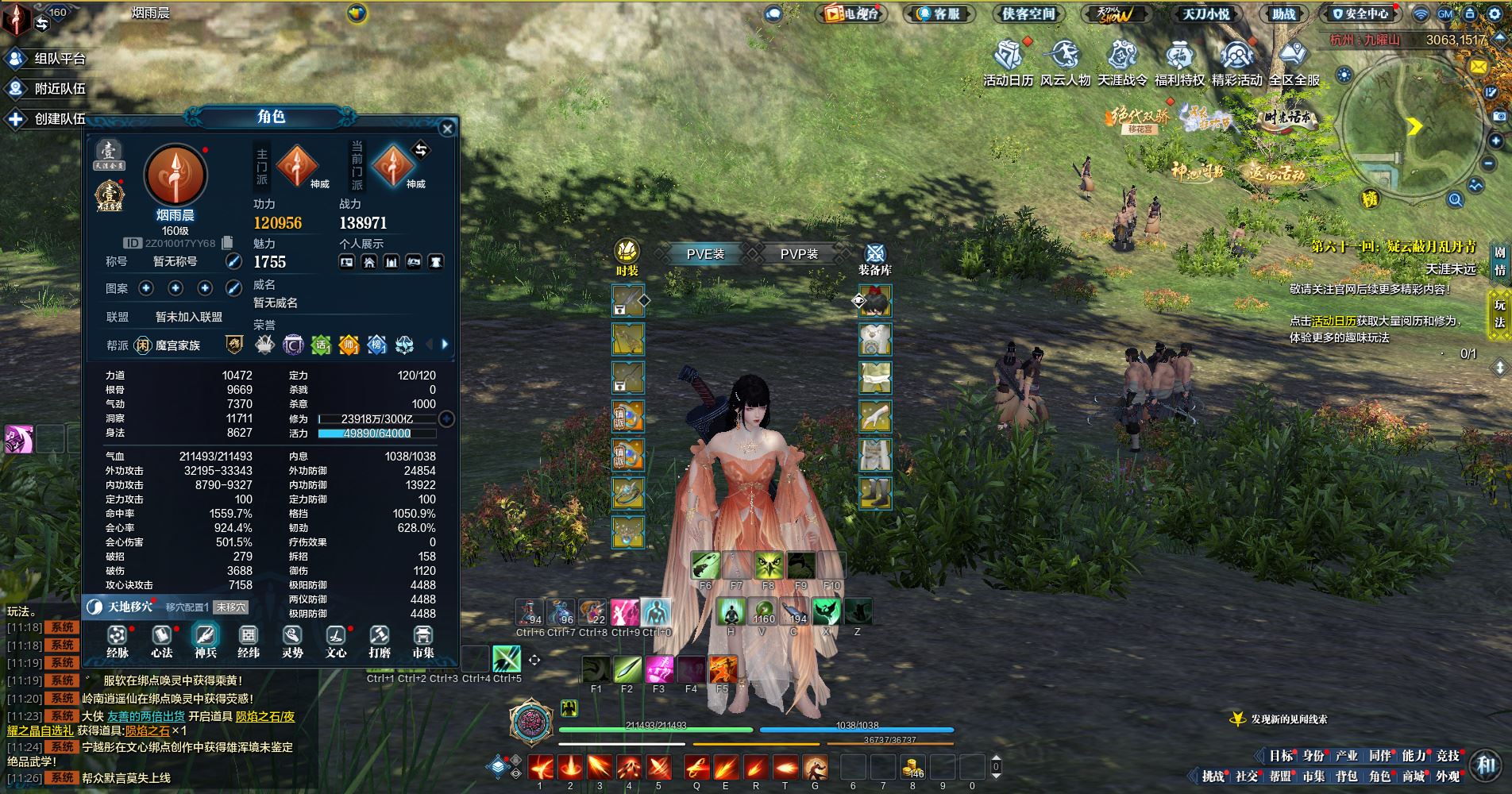Switch to the PVP装 equipment tab
This screenshot has width=1512, height=794.
point(799,254)
